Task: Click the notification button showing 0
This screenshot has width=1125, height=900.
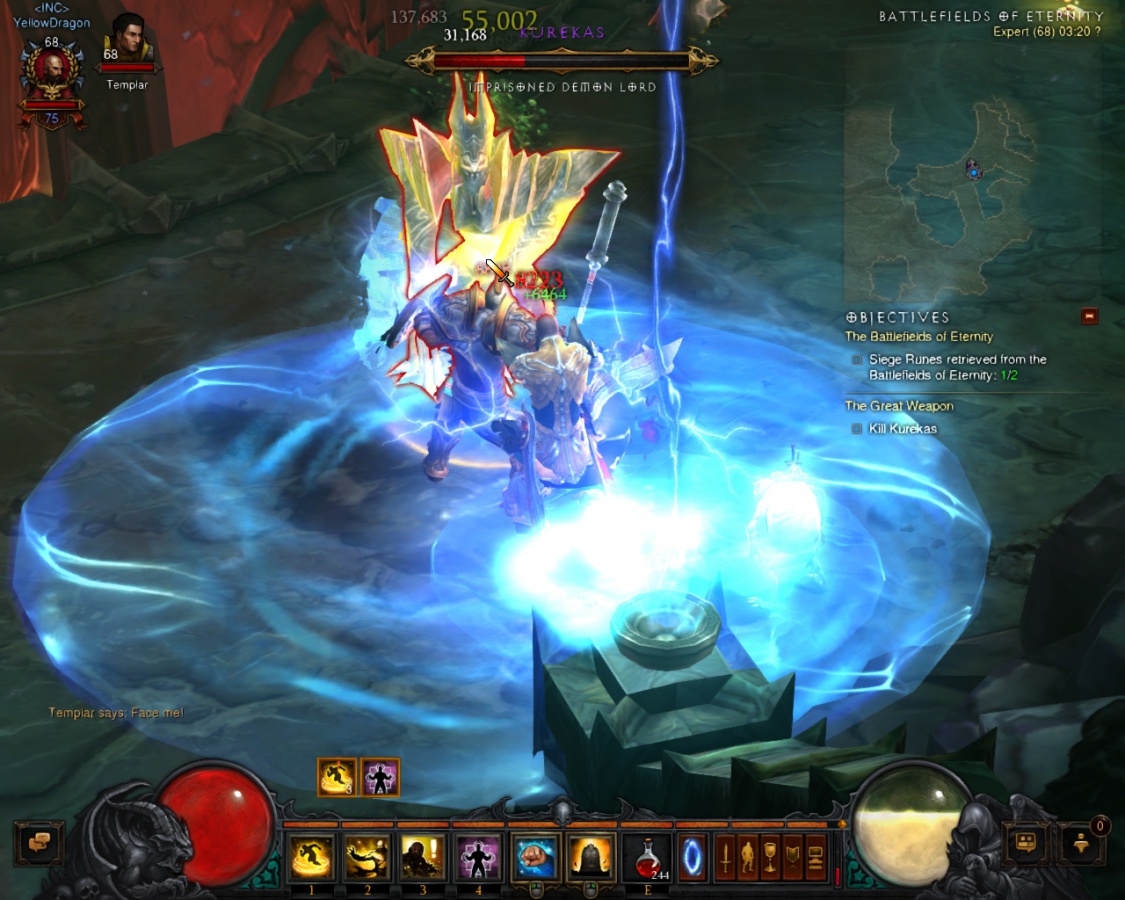Action: (x=1084, y=843)
